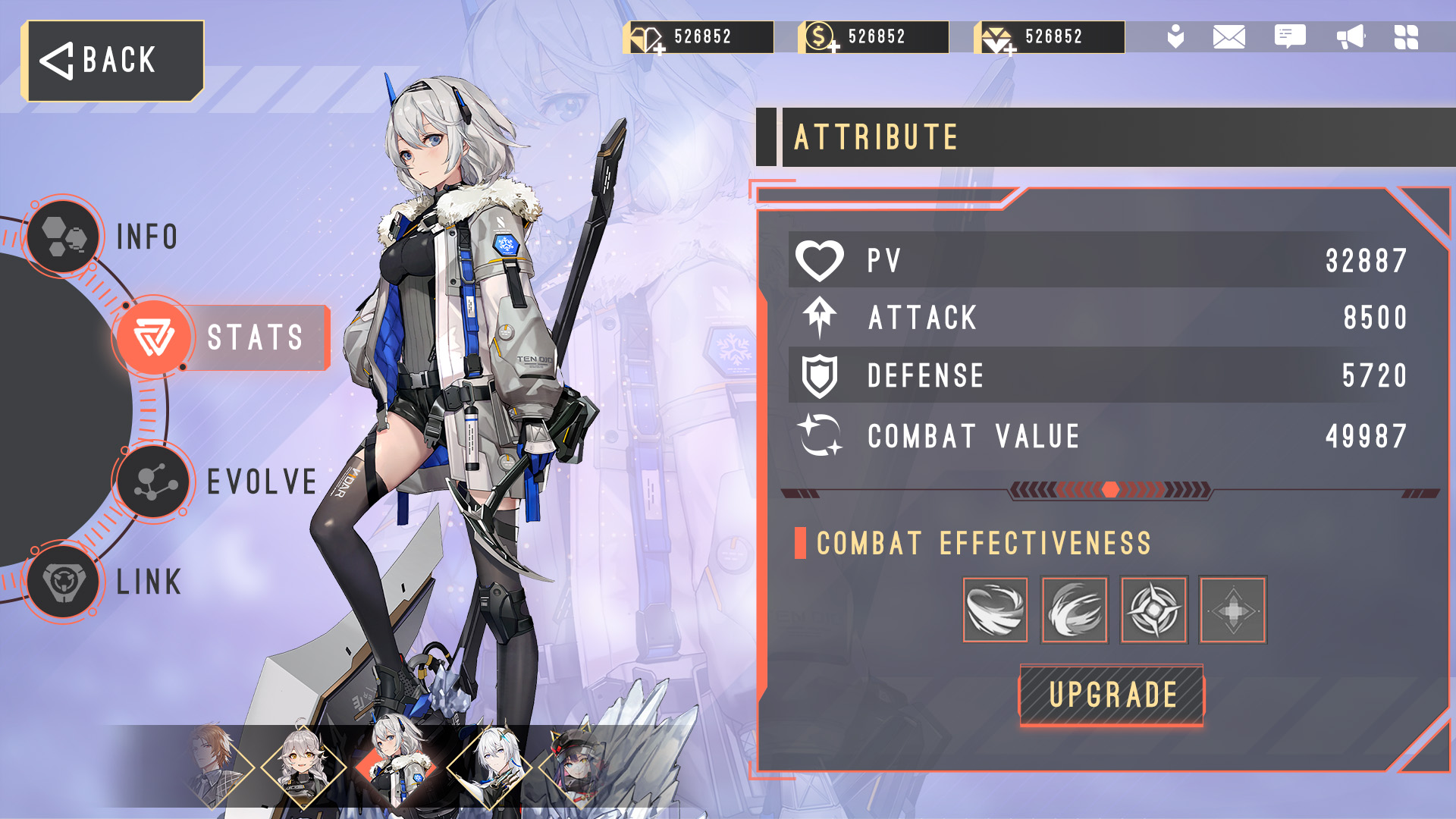The height and width of the screenshot is (819, 1456).
Task: Choose the white-haired horned character portrait
Action: pos(489,766)
